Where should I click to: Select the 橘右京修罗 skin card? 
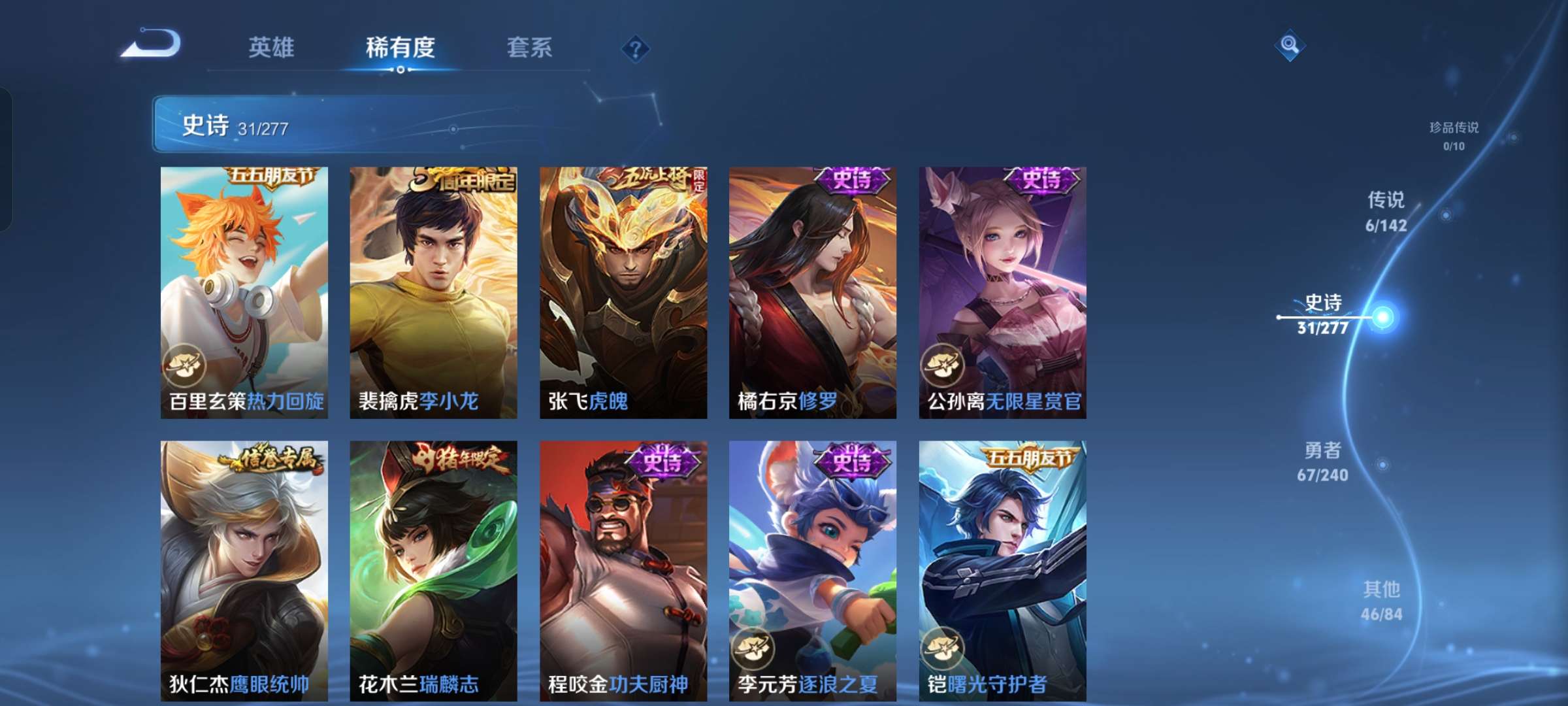[x=813, y=288]
